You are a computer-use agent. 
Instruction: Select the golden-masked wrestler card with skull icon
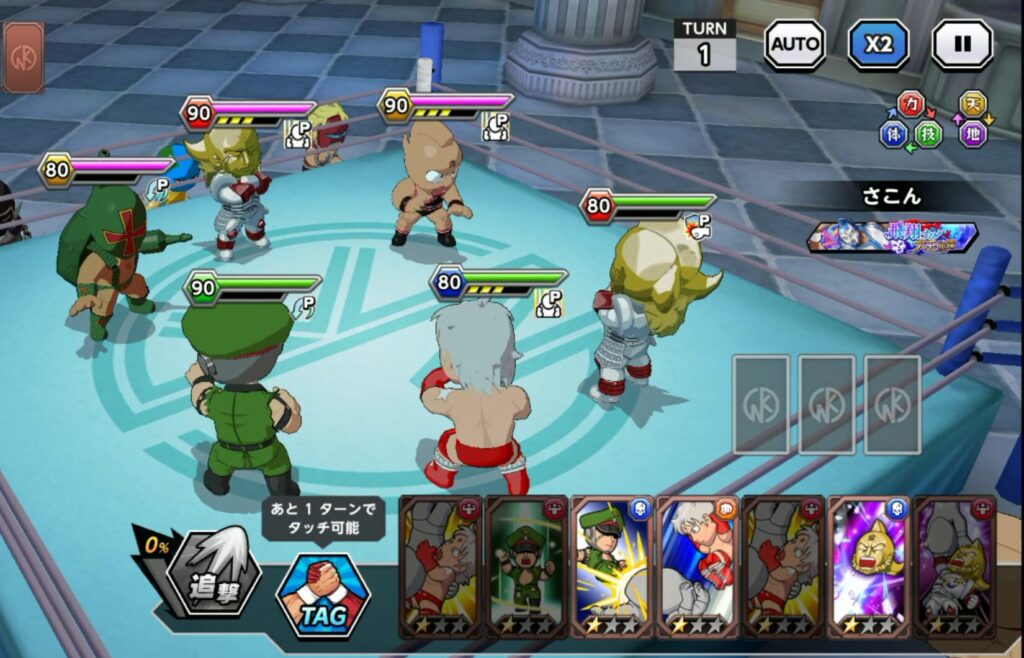868,565
